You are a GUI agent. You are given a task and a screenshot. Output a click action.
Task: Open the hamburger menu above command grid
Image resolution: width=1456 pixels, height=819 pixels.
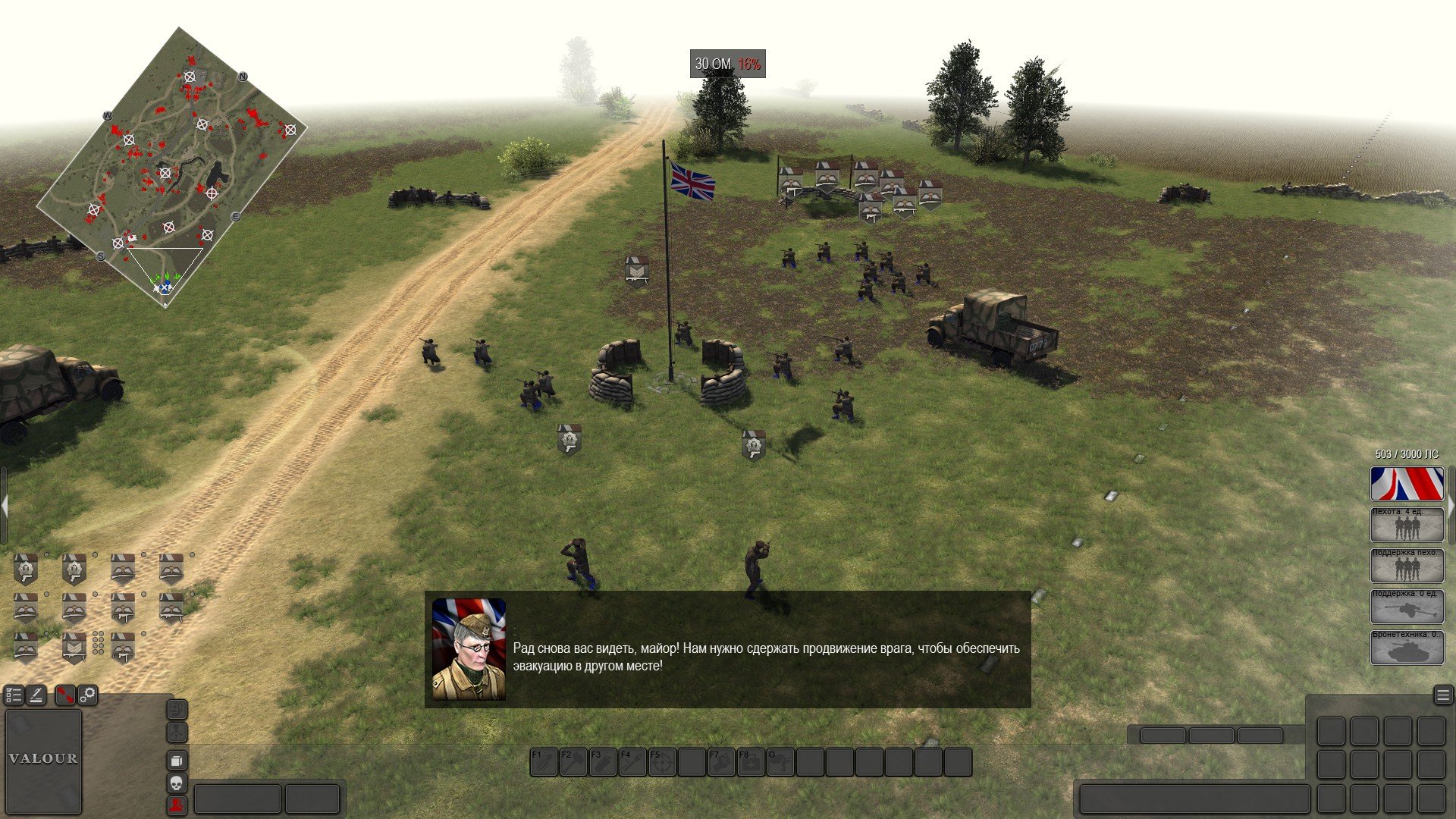point(1442,695)
